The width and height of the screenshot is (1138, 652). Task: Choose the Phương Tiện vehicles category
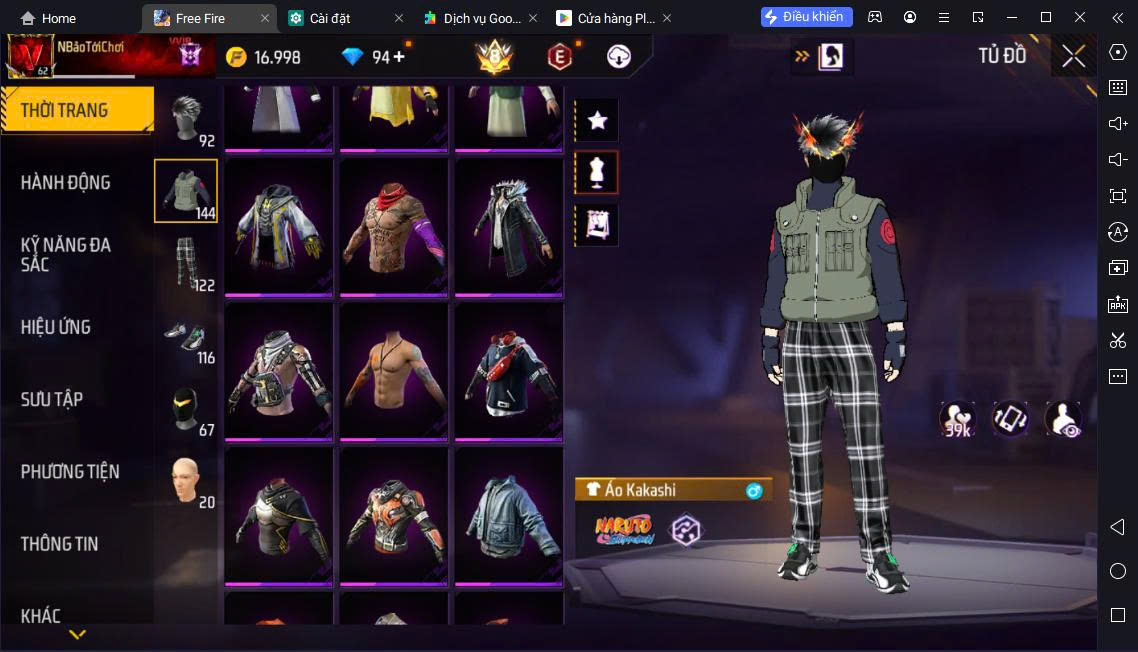(70, 471)
